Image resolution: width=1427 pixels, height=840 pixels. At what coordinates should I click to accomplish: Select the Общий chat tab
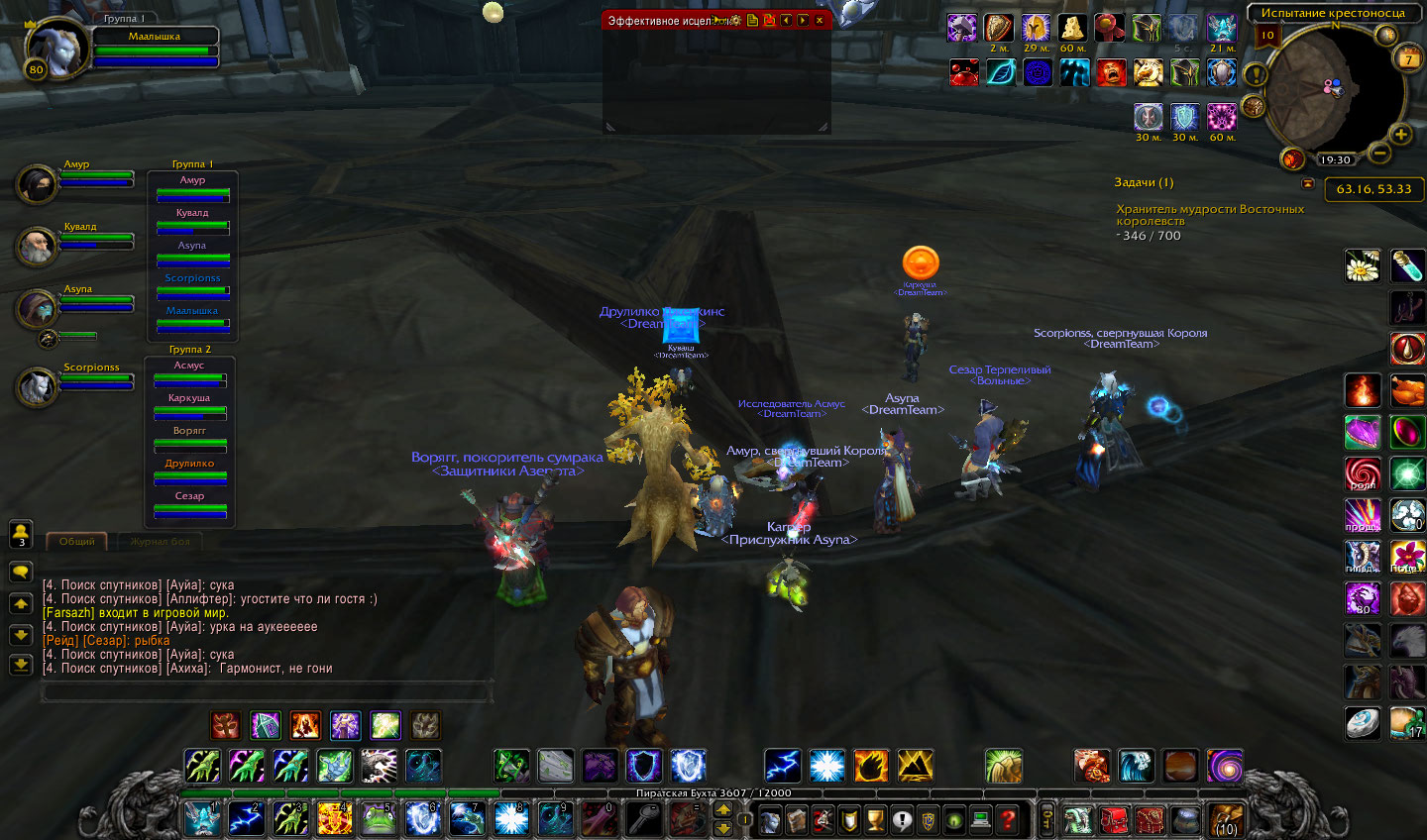76,541
